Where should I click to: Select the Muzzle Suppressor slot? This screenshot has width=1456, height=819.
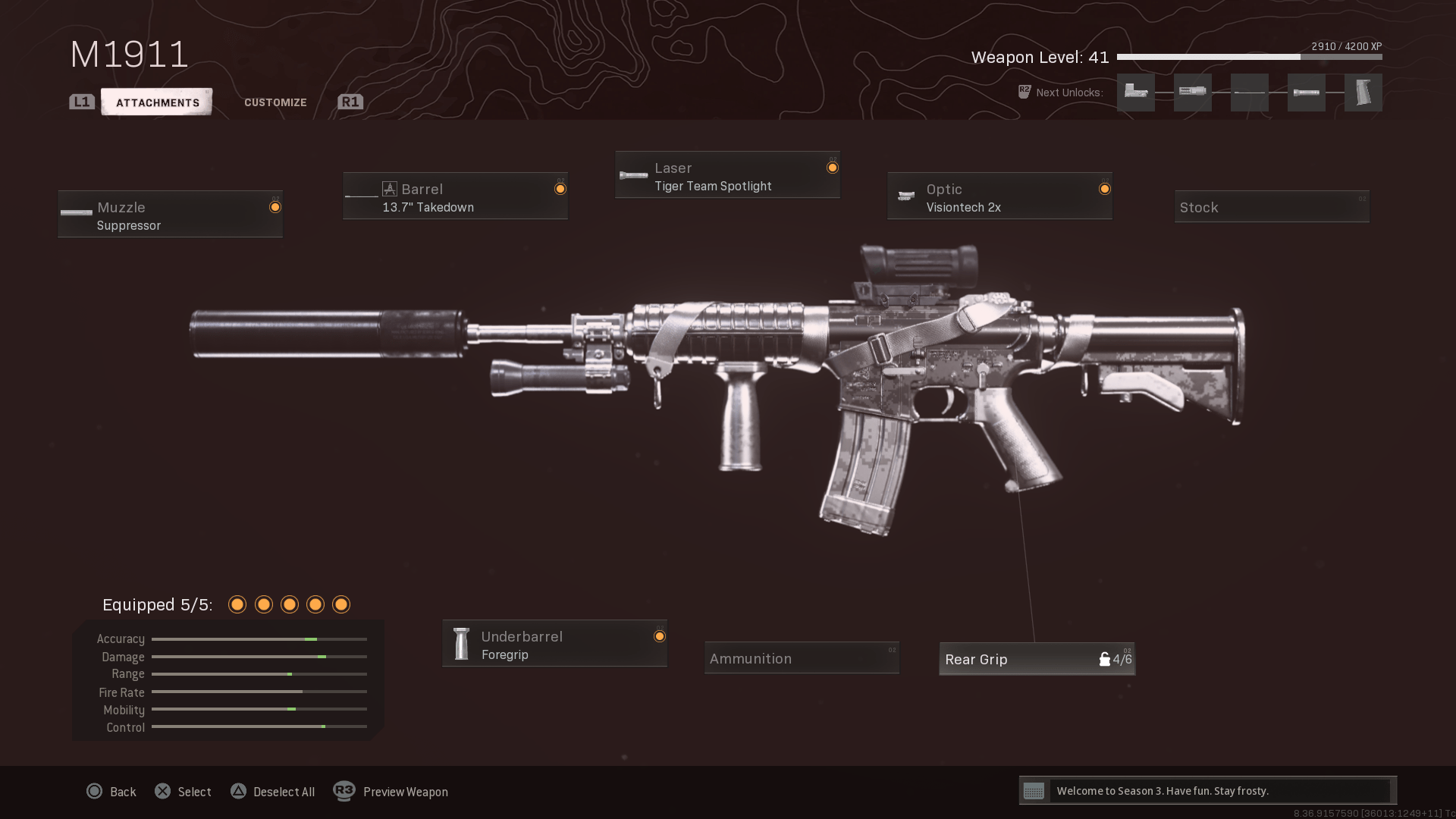tap(170, 215)
